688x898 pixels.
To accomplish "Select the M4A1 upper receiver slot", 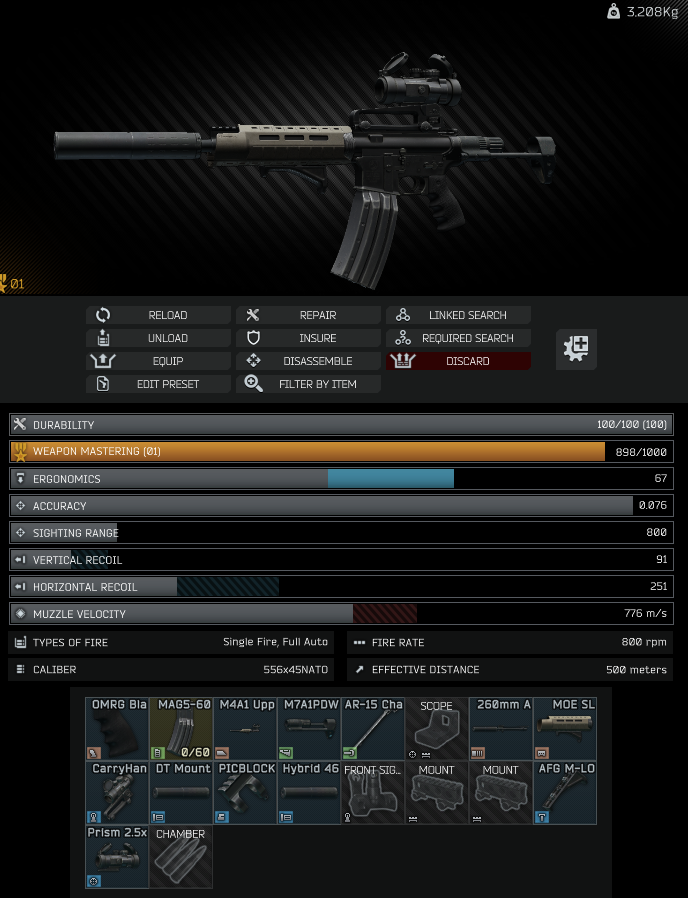I will point(245,729).
